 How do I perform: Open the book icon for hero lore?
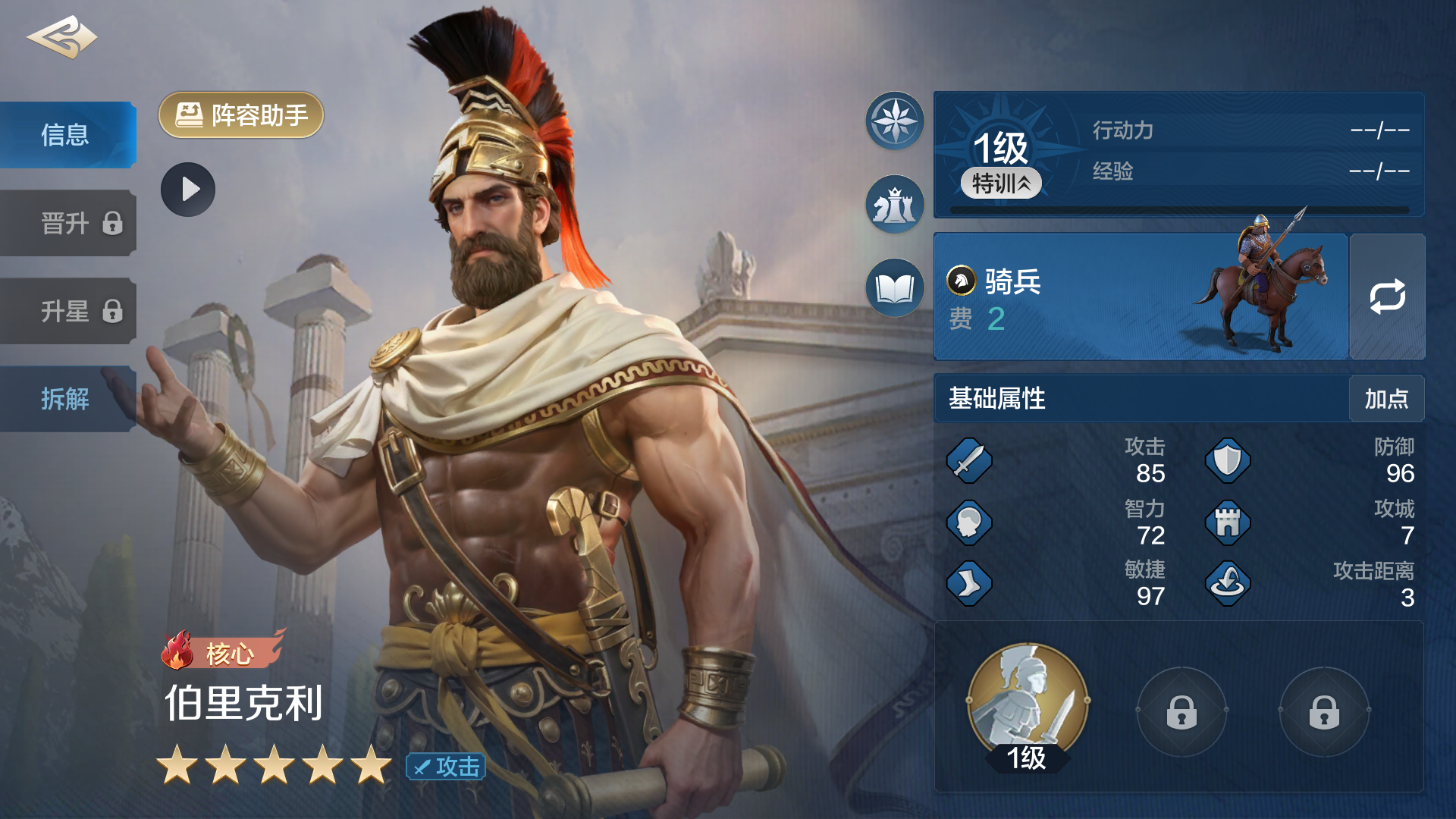895,288
